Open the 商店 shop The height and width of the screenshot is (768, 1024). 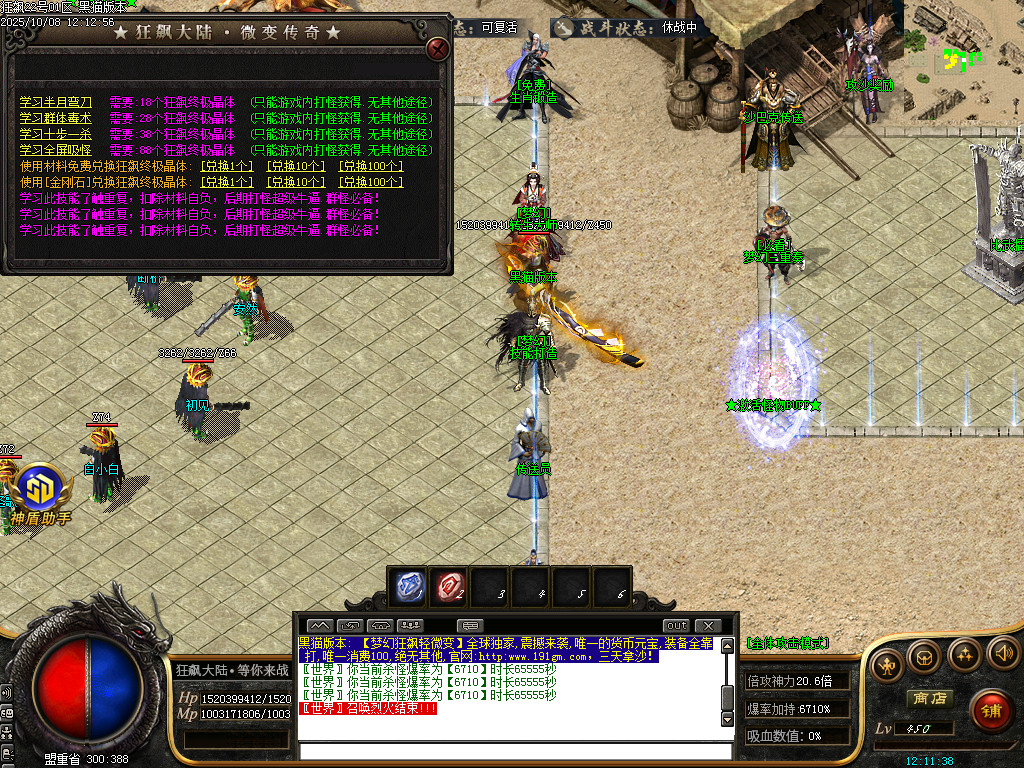(x=927, y=698)
